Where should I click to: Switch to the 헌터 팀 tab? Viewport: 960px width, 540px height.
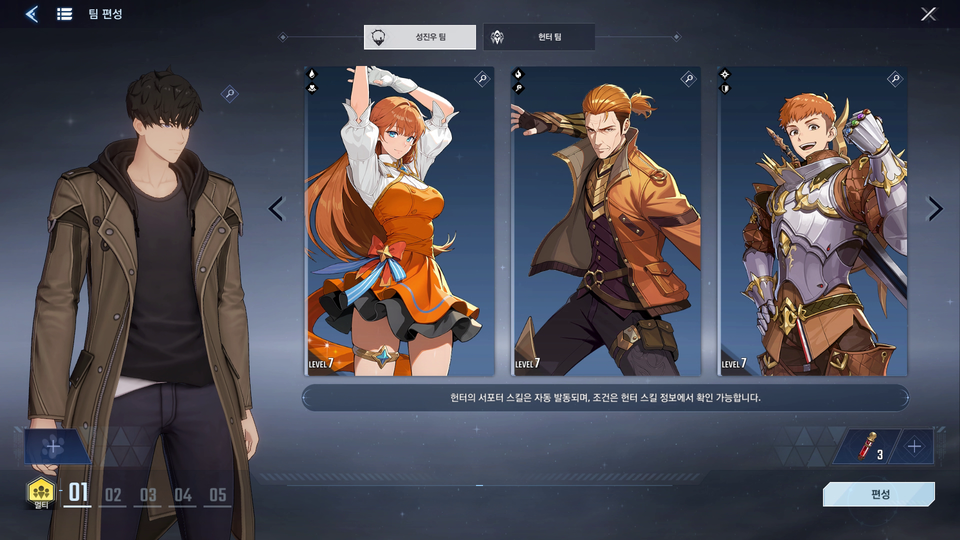coord(539,38)
